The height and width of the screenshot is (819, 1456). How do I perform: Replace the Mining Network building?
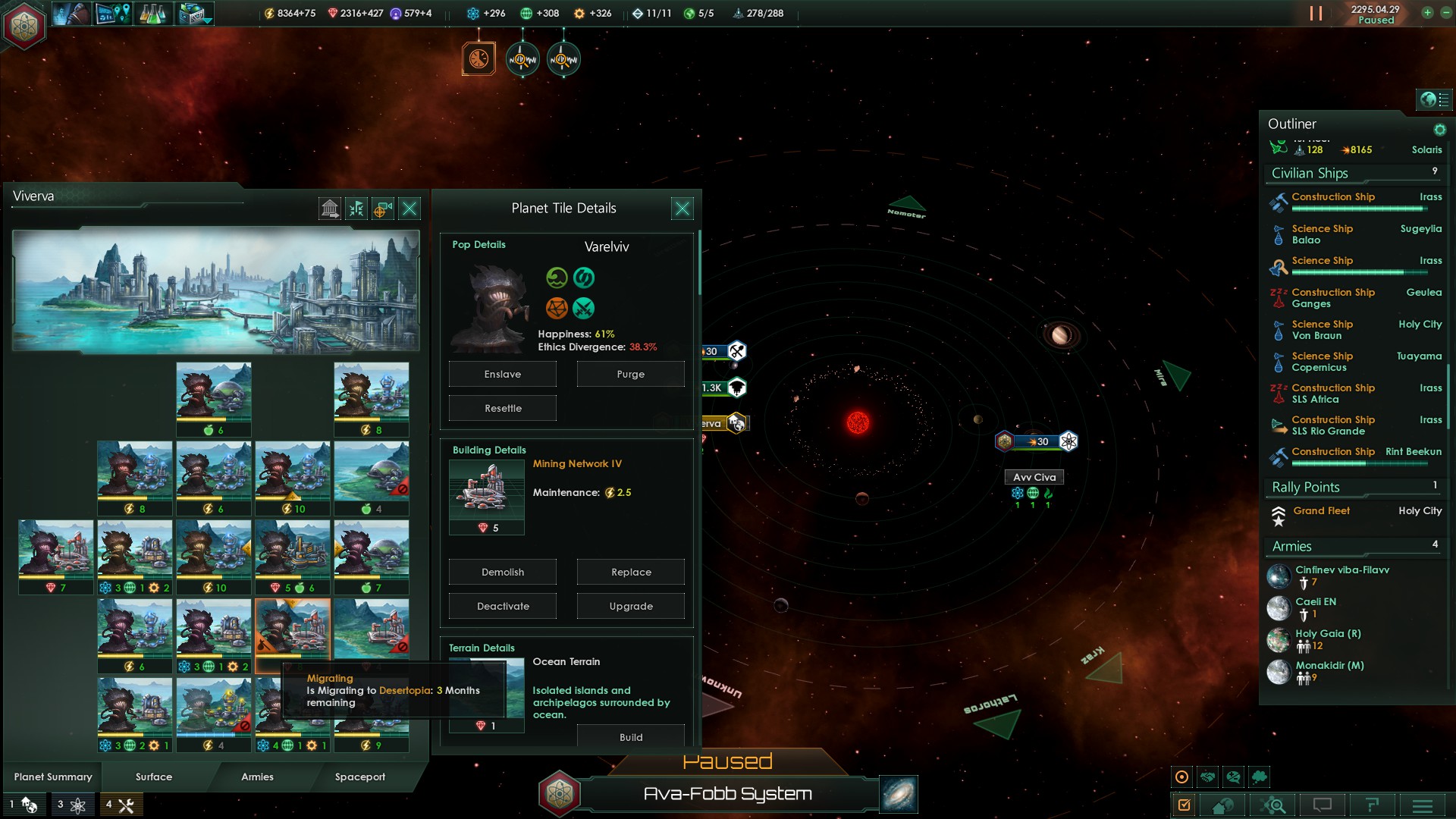point(630,573)
